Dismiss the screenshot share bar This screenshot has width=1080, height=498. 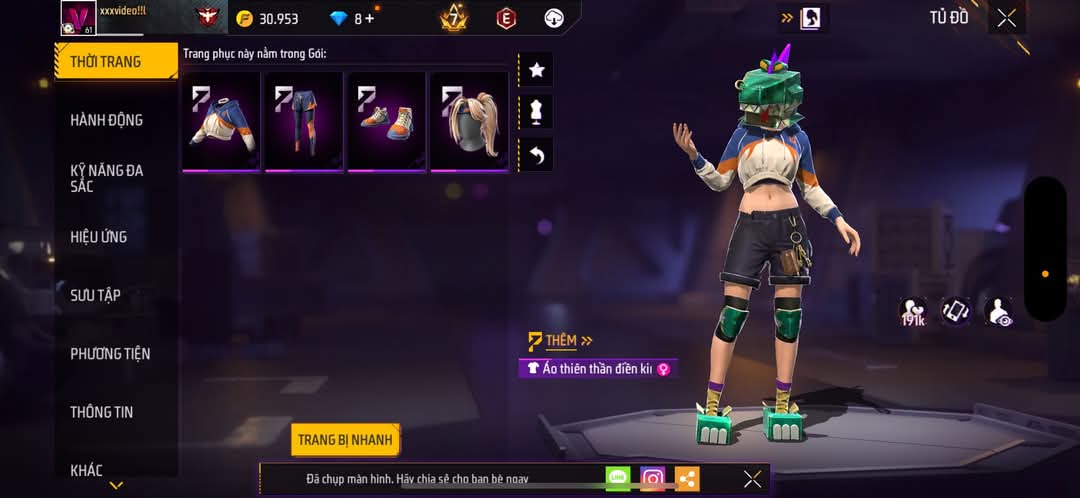(752, 479)
